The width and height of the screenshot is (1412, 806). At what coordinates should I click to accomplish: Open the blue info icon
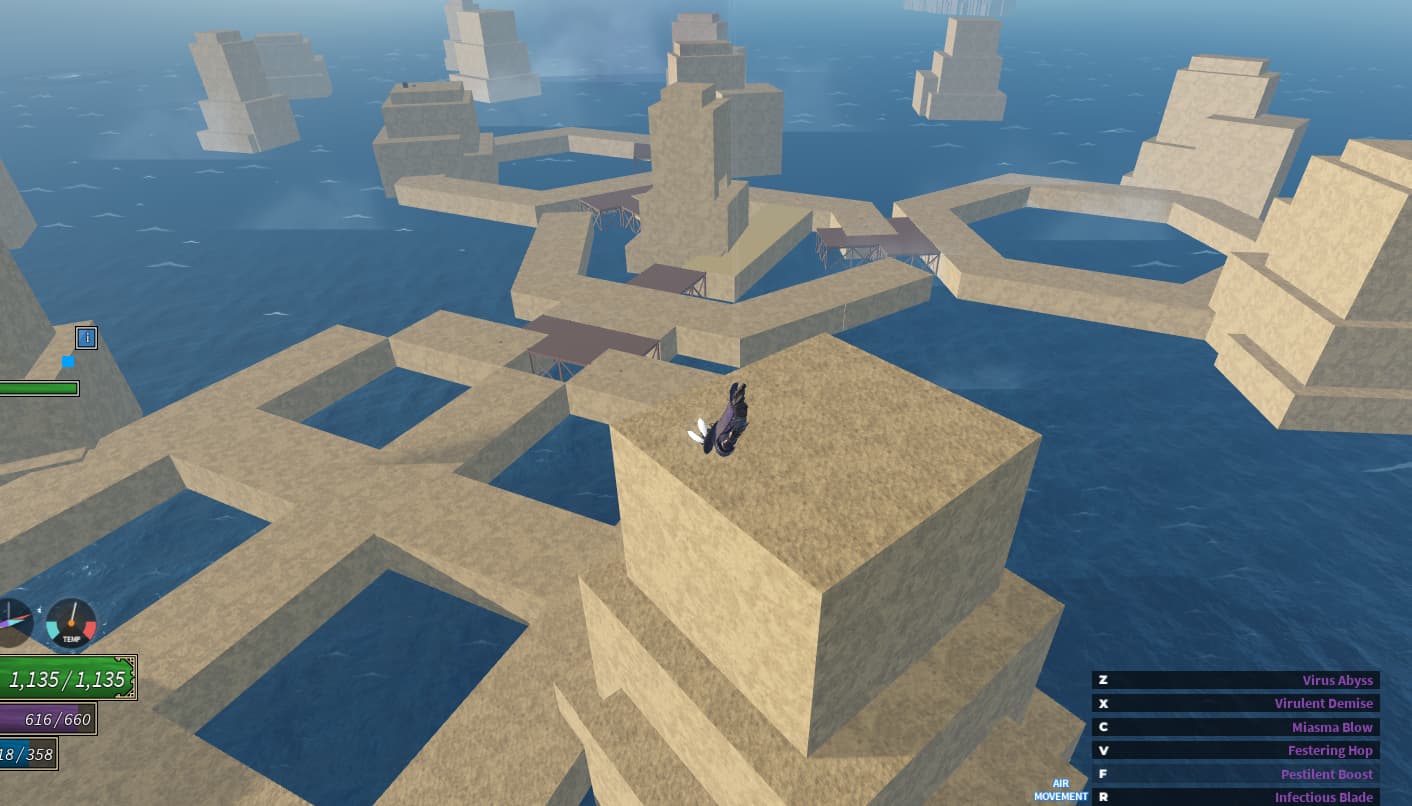coord(87,338)
